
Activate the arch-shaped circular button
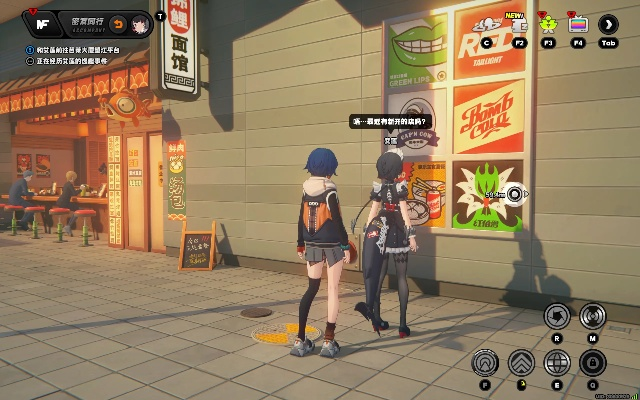pyautogui.click(x=485, y=362)
